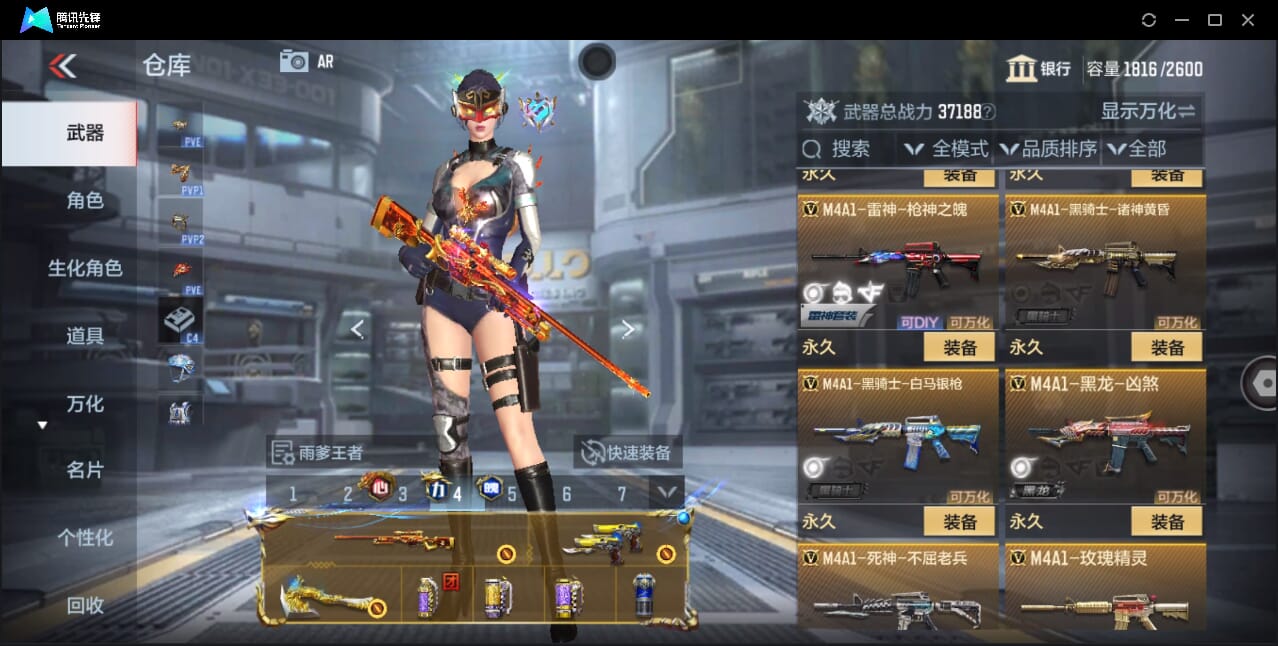1278x646 pixels.
Task: Switch to the 角色 category tab
Action: tap(85, 201)
